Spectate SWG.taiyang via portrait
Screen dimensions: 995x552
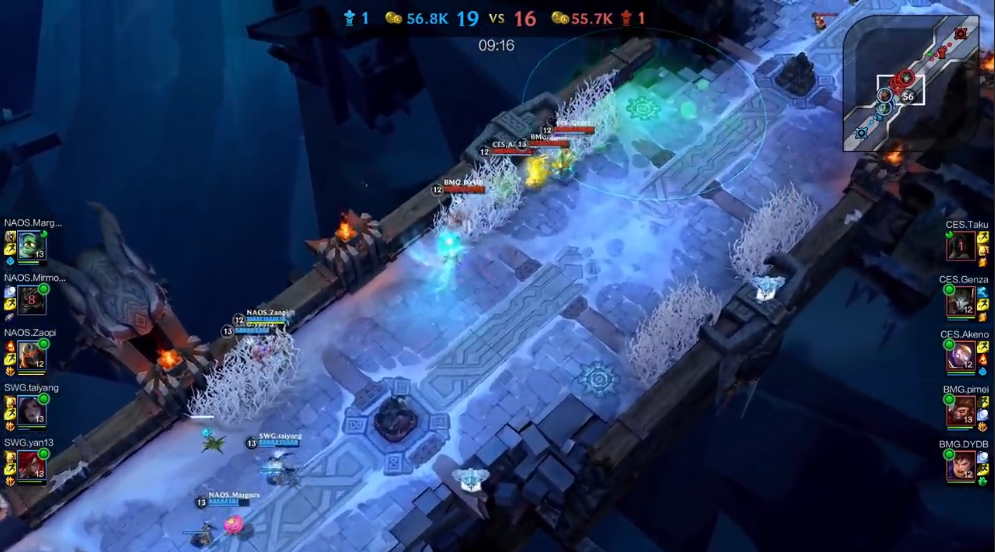[31, 410]
